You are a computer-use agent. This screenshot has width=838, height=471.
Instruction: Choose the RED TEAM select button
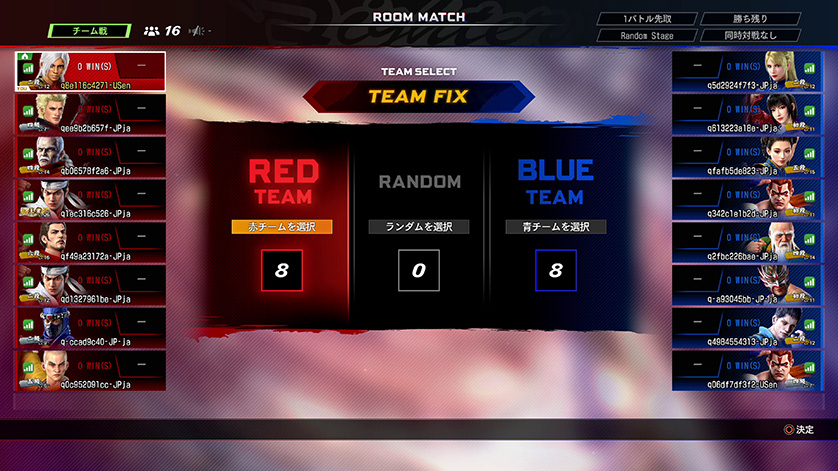coord(281,227)
